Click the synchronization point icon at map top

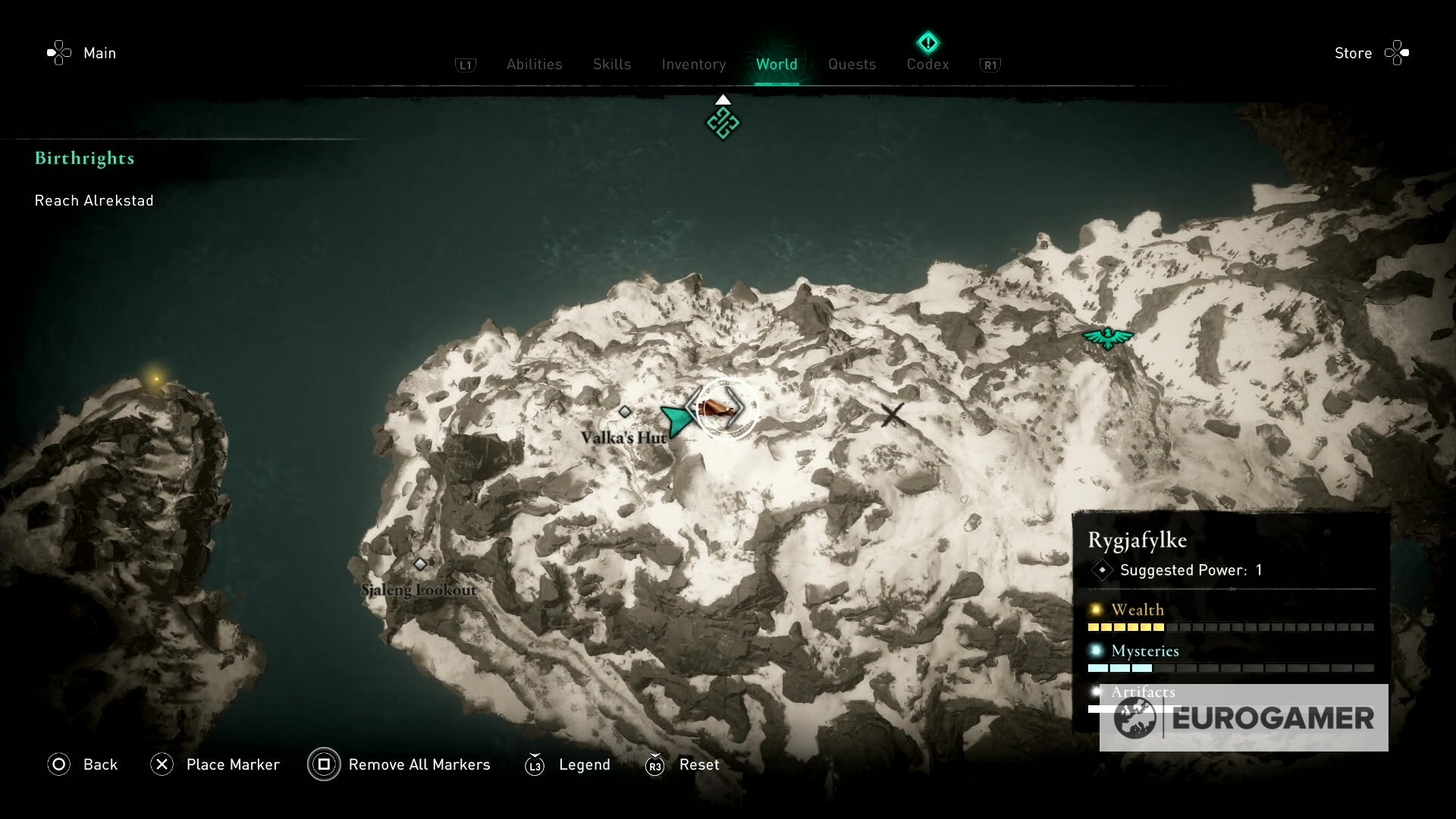tap(721, 121)
